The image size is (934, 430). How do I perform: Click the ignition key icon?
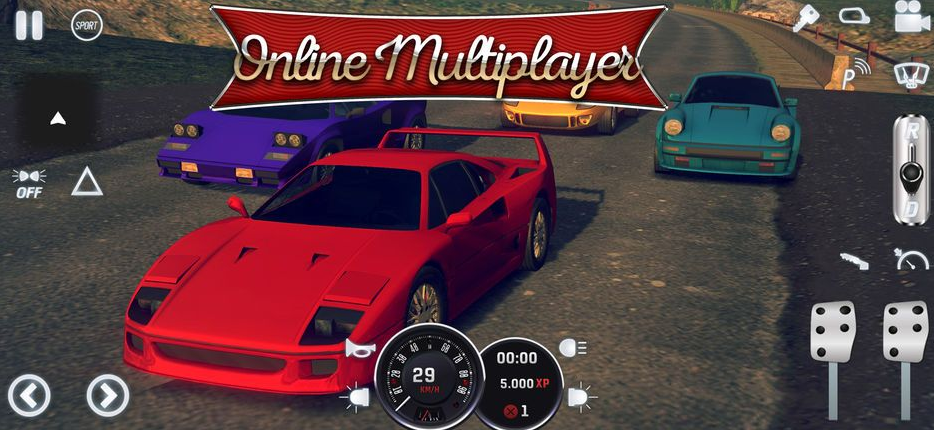[x=806, y=19]
